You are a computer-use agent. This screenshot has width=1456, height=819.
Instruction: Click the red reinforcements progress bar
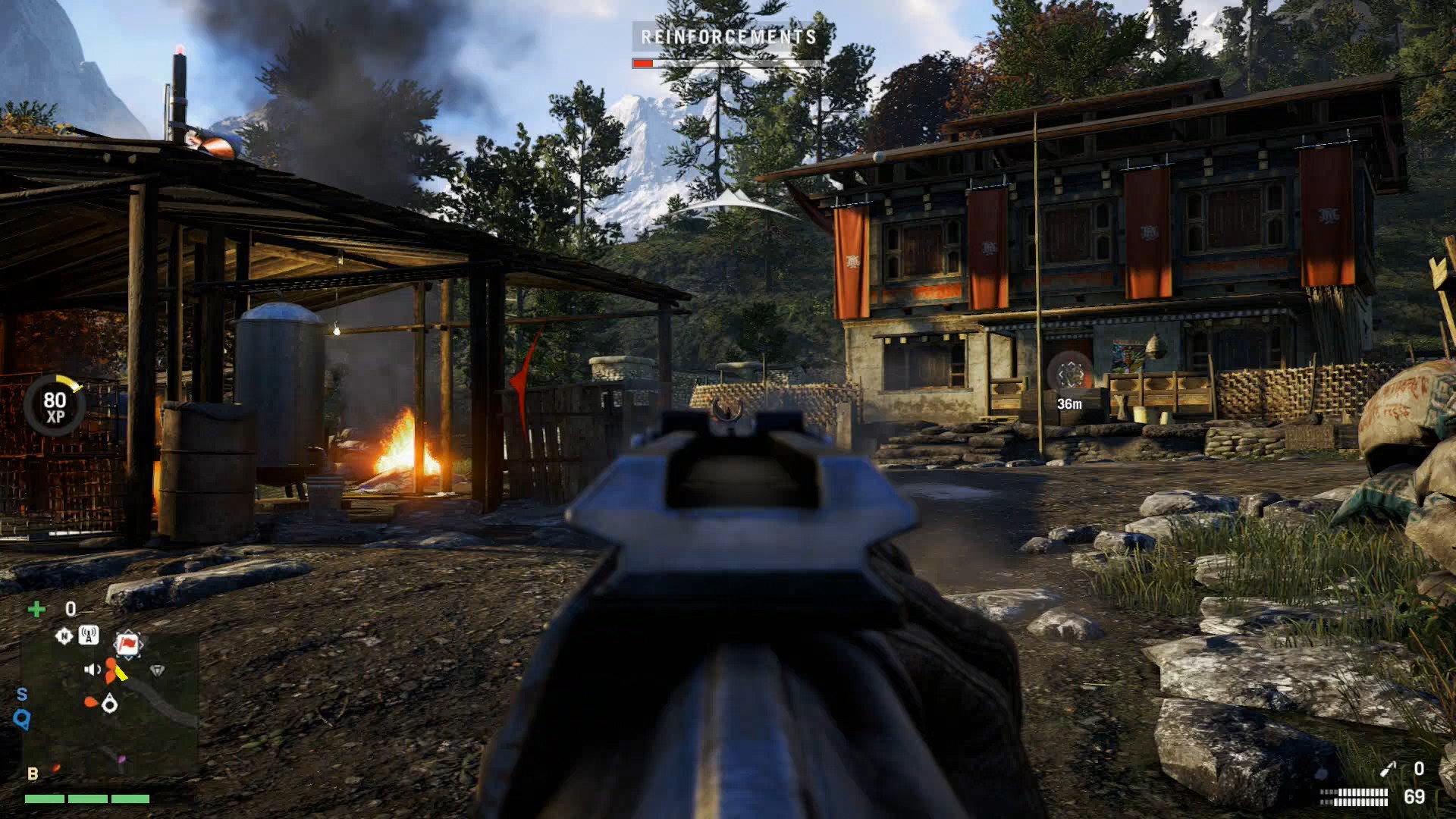[x=643, y=63]
